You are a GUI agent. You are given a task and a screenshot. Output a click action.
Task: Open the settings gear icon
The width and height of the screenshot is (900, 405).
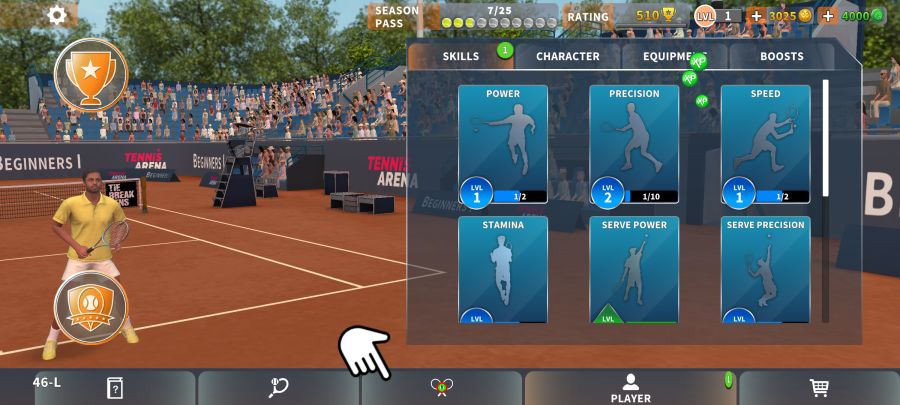pos(57,15)
